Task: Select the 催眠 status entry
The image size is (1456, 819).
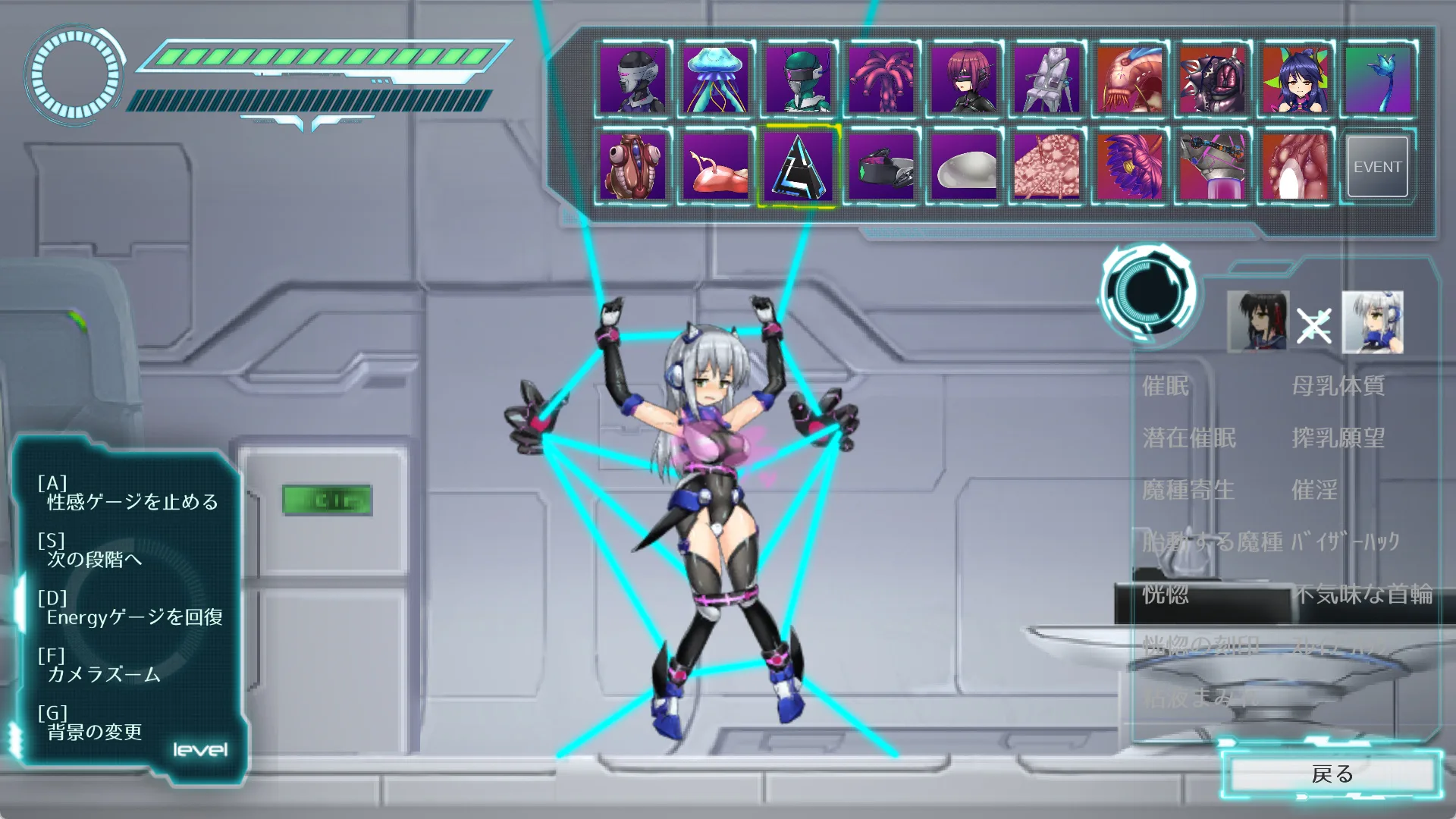Action: coord(1166,386)
